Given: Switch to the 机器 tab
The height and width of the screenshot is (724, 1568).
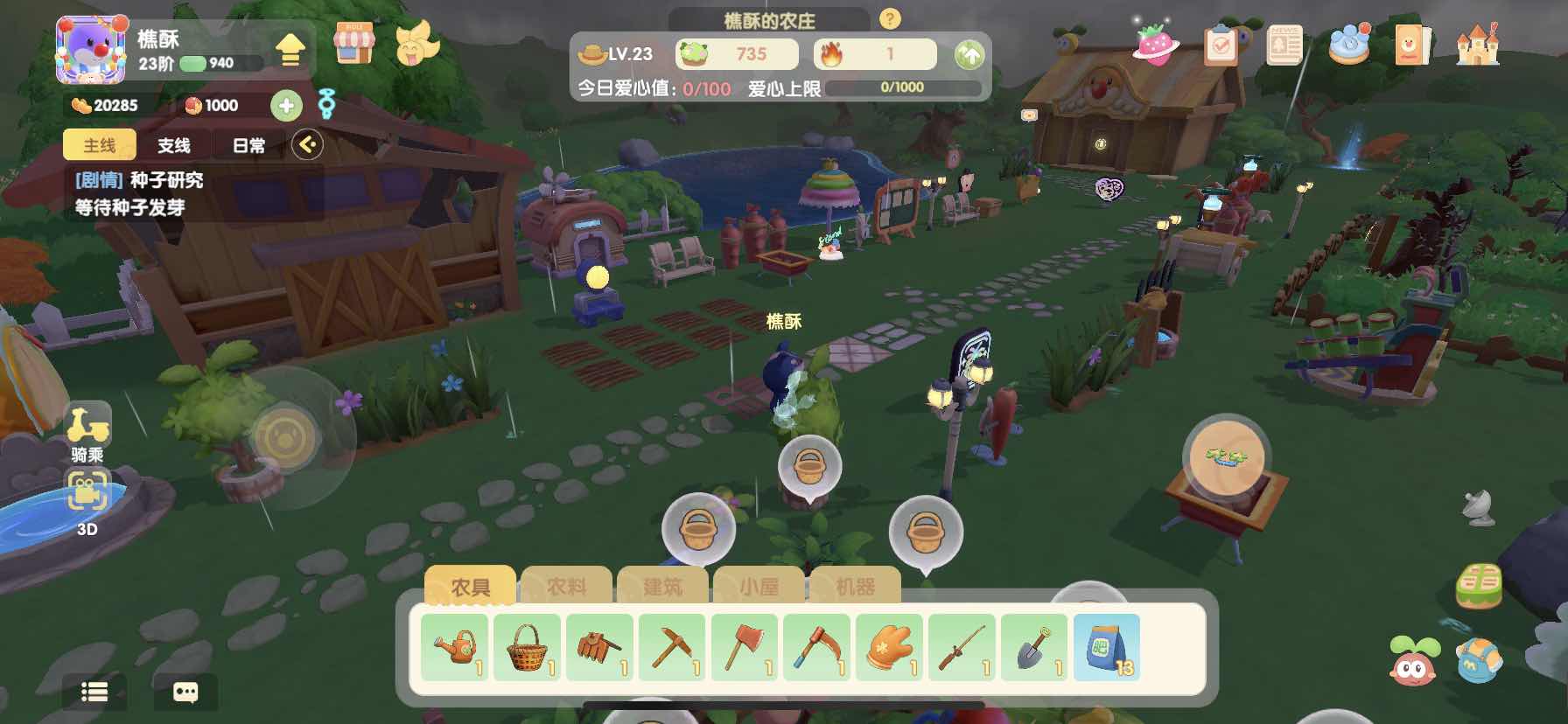Looking at the screenshot, I should pyautogui.click(x=855, y=587).
